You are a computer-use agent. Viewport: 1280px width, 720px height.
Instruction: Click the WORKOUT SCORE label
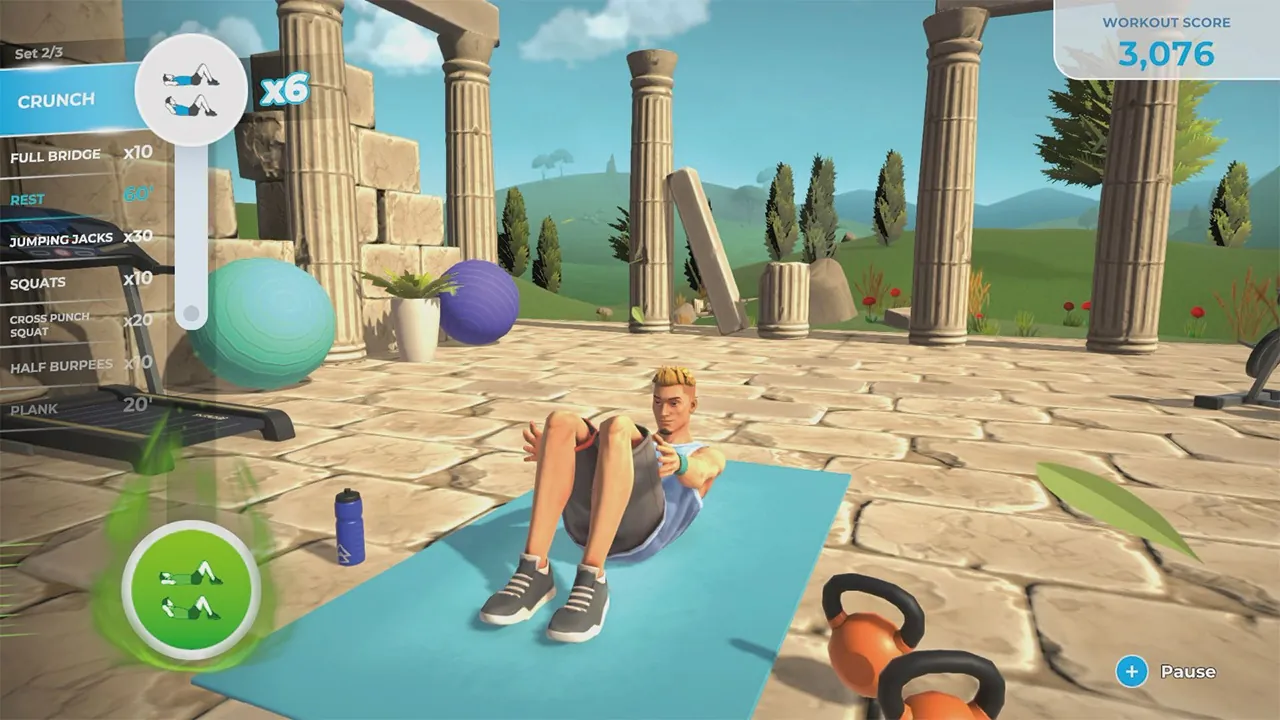(x=1165, y=22)
